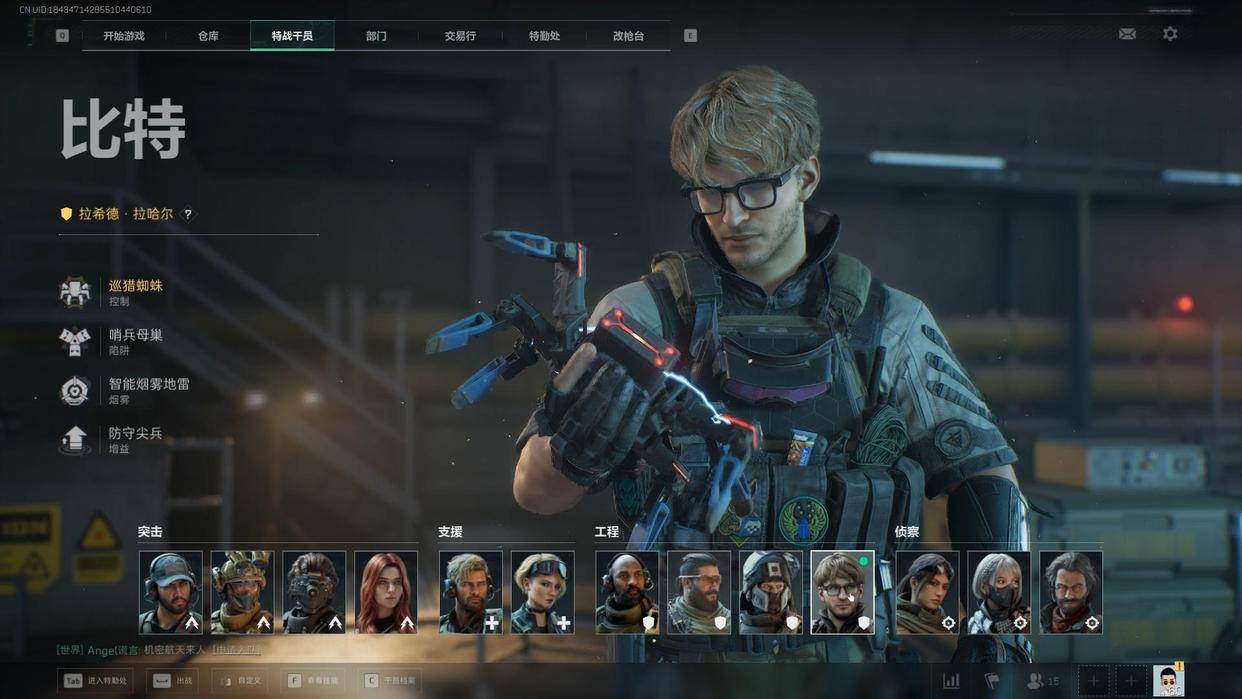Select the bald bearded engineer operator portrait
1242x699 pixels.
[x=627, y=592]
